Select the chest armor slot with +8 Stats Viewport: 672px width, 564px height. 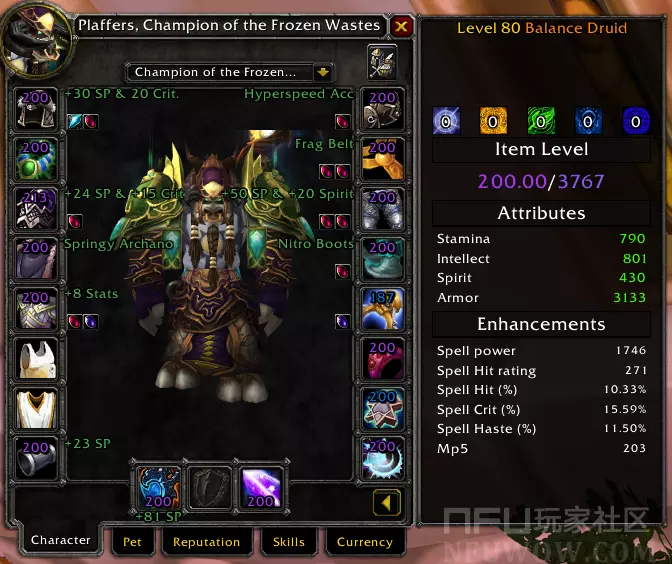[x=35, y=308]
